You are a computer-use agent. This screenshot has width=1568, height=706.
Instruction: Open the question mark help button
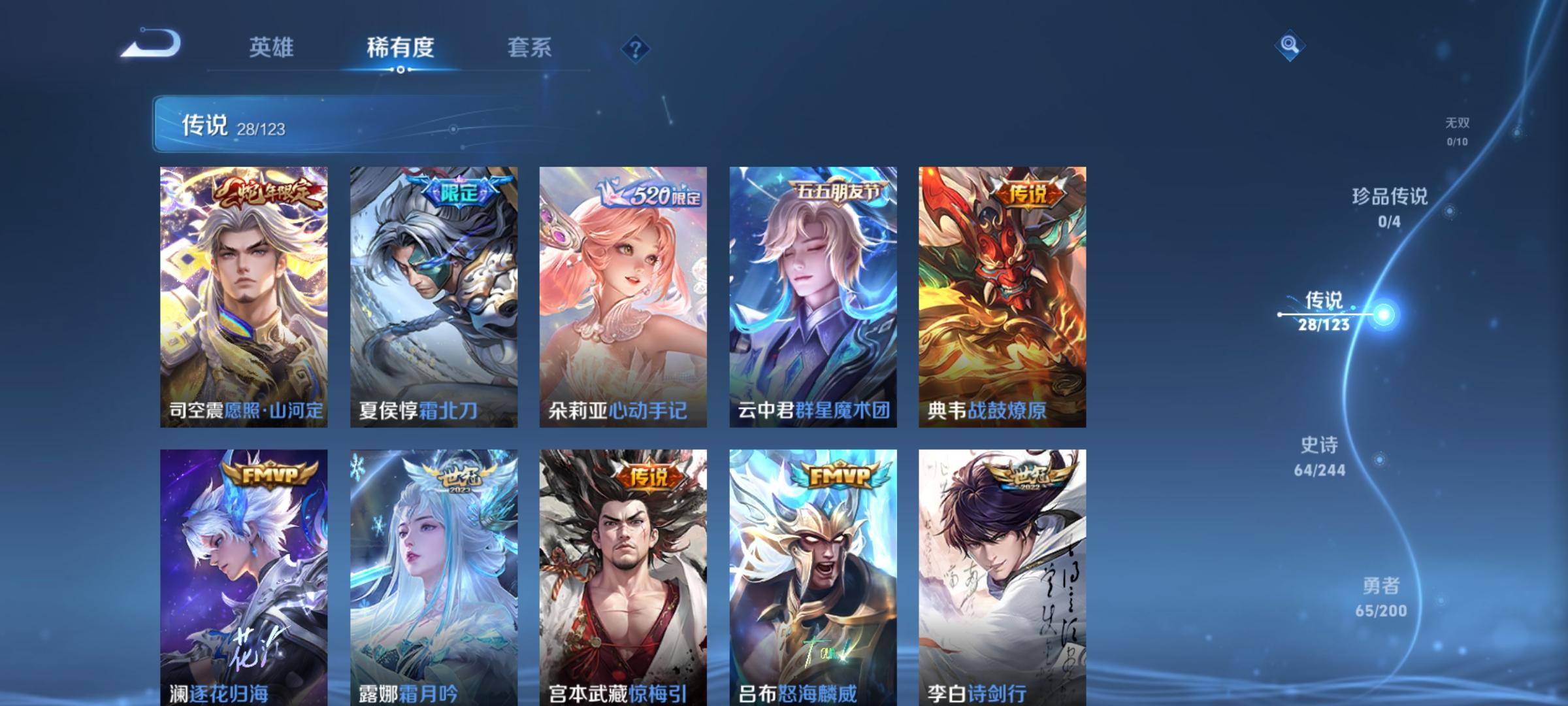[x=635, y=49]
